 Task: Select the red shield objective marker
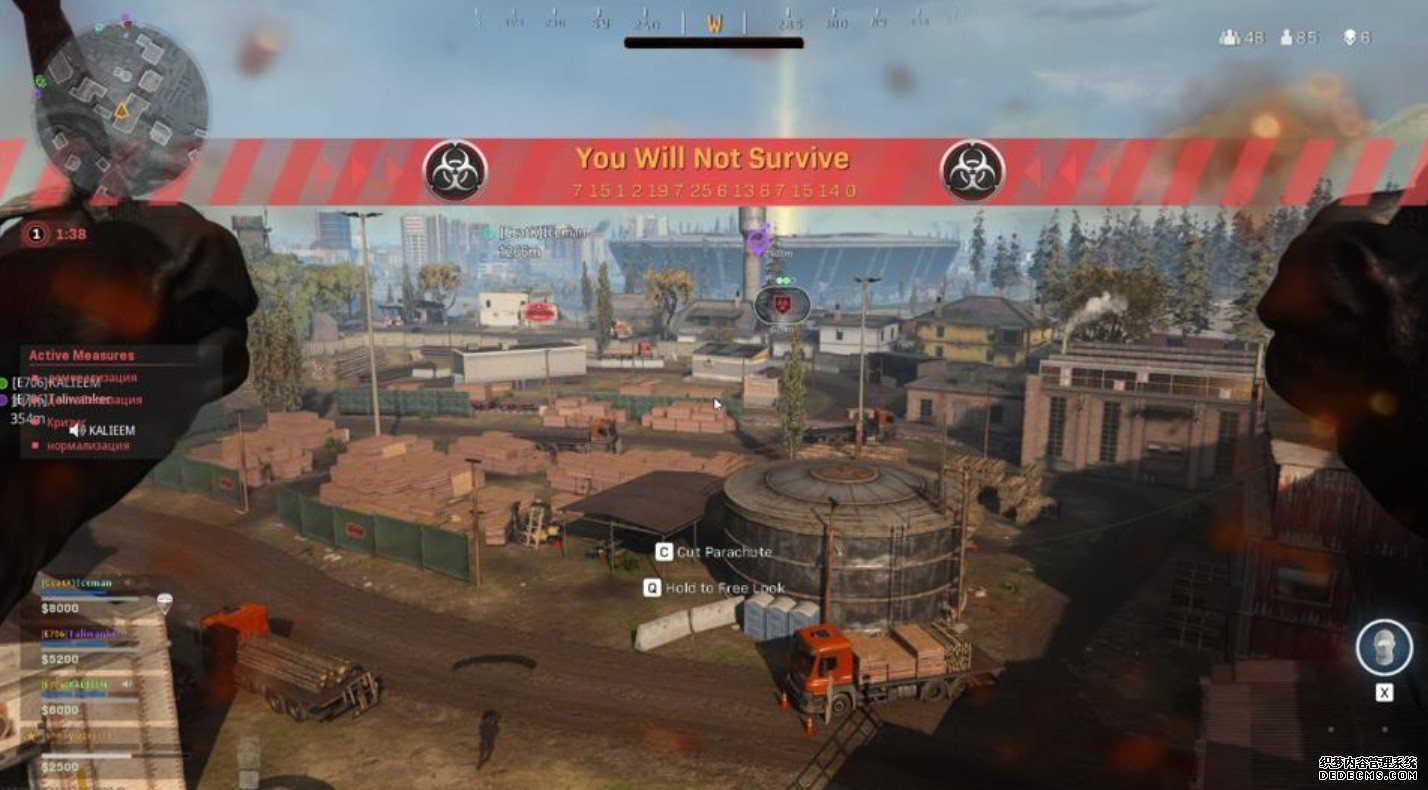[781, 305]
